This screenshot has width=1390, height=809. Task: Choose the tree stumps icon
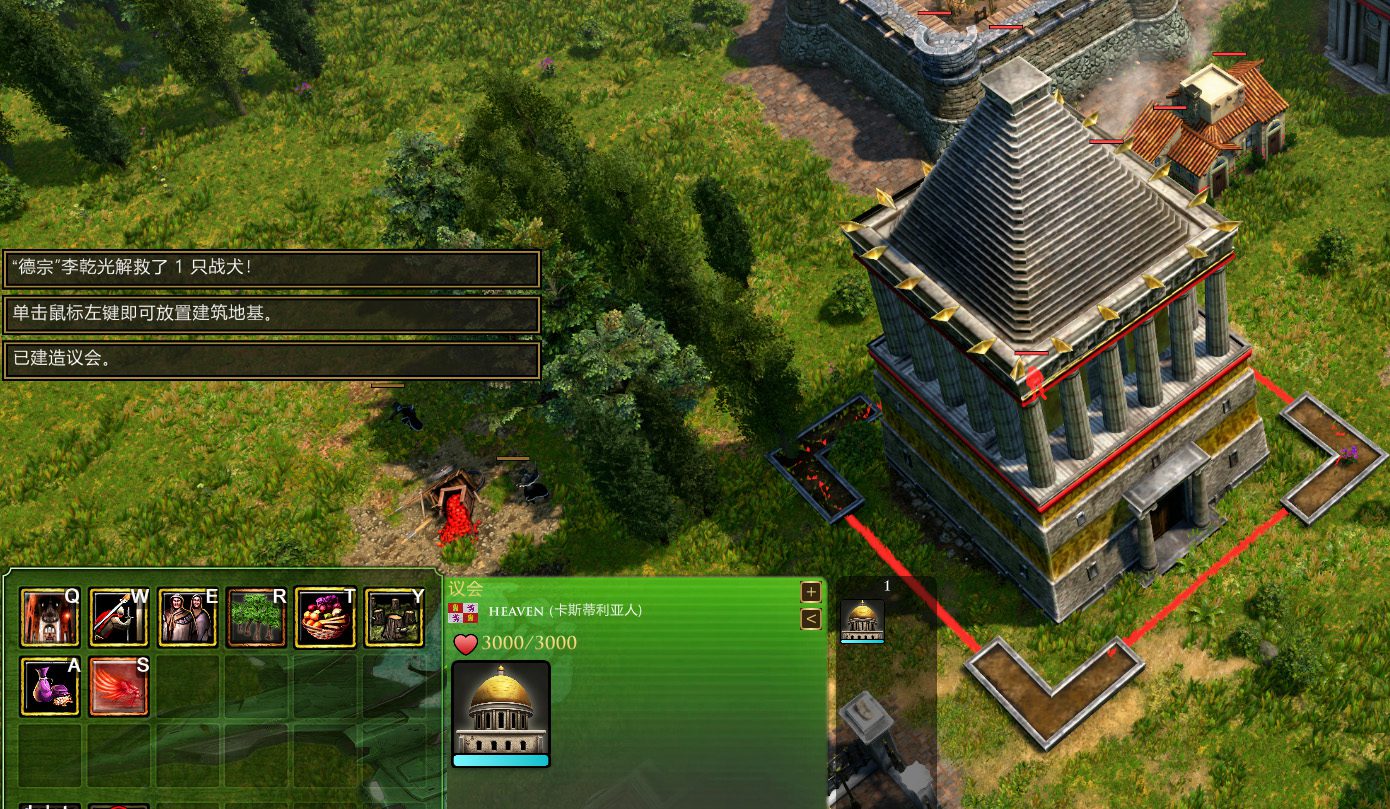[x=393, y=618]
